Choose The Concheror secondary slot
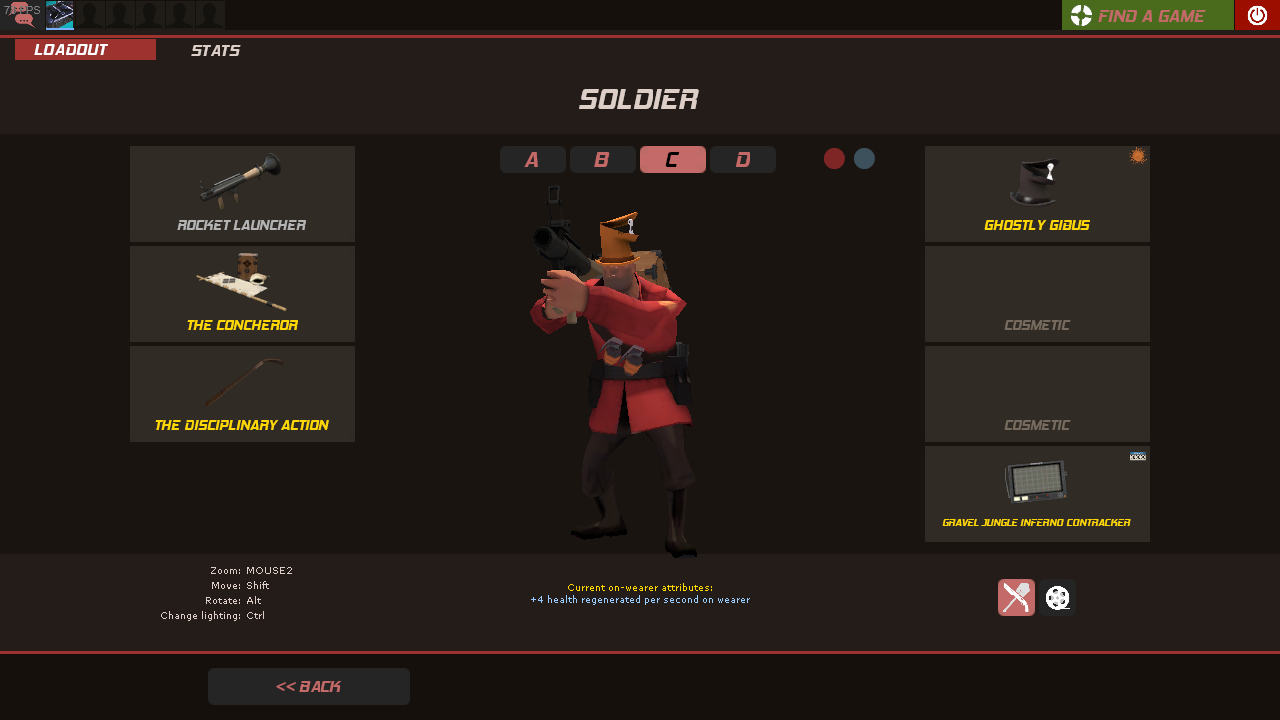The height and width of the screenshot is (720, 1280). coord(242,294)
